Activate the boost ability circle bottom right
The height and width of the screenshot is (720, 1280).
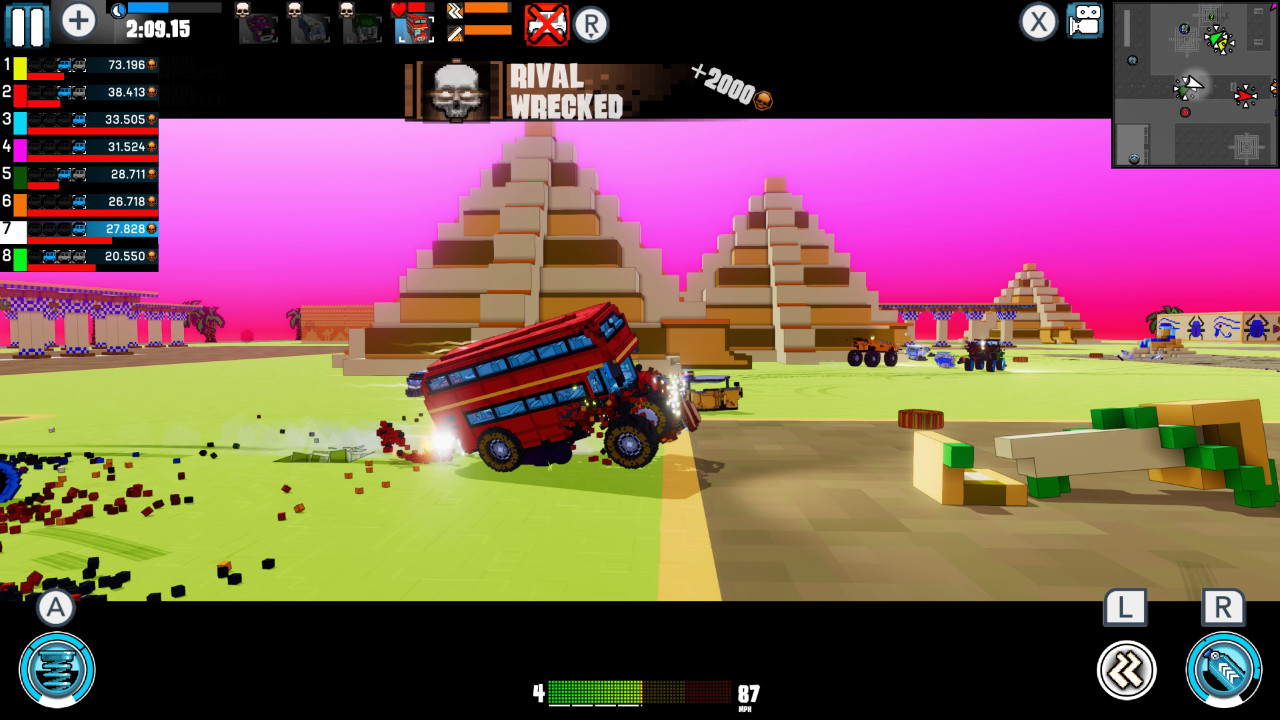[x=1223, y=670]
